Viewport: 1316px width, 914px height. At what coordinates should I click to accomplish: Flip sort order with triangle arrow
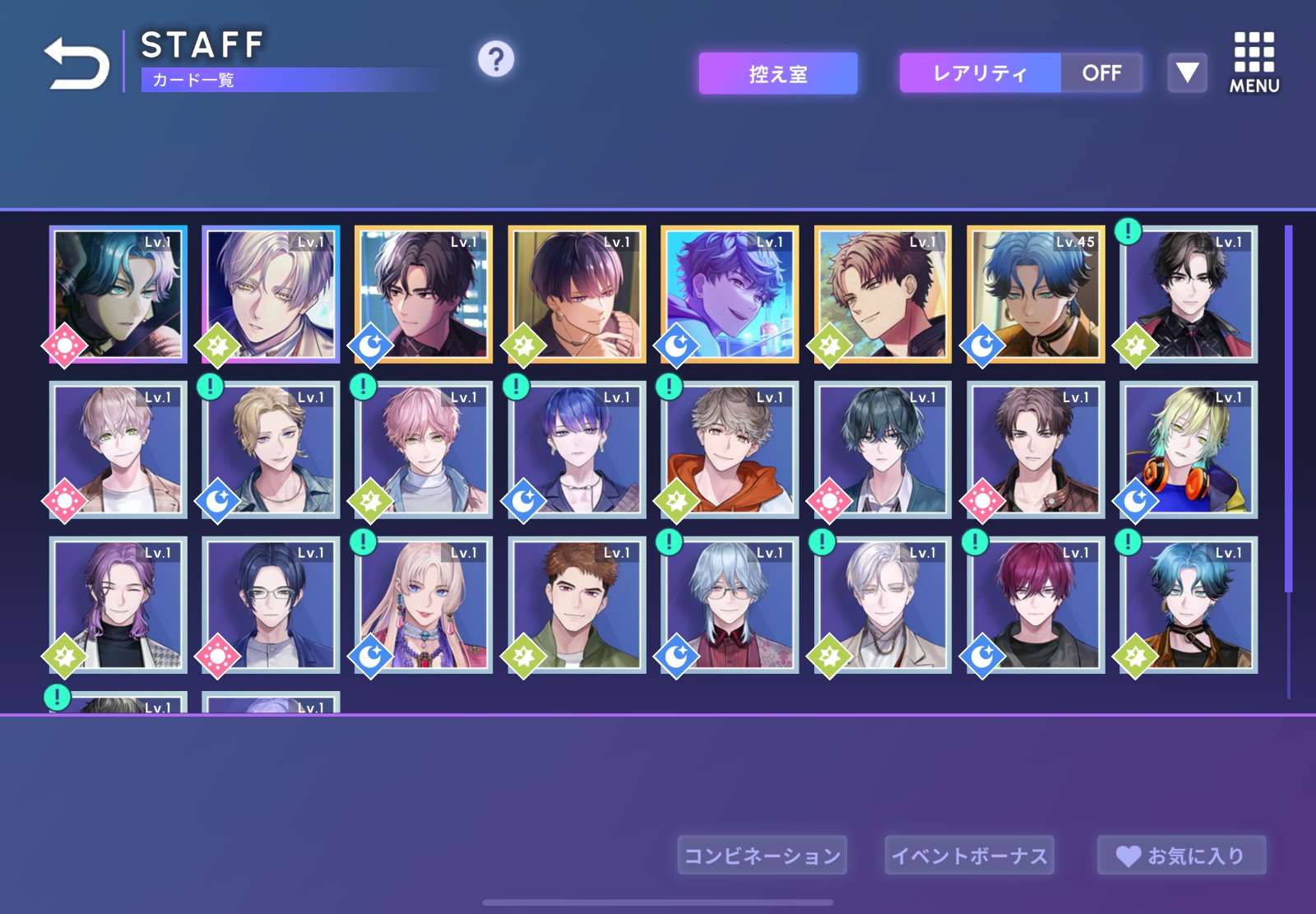click(1187, 73)
